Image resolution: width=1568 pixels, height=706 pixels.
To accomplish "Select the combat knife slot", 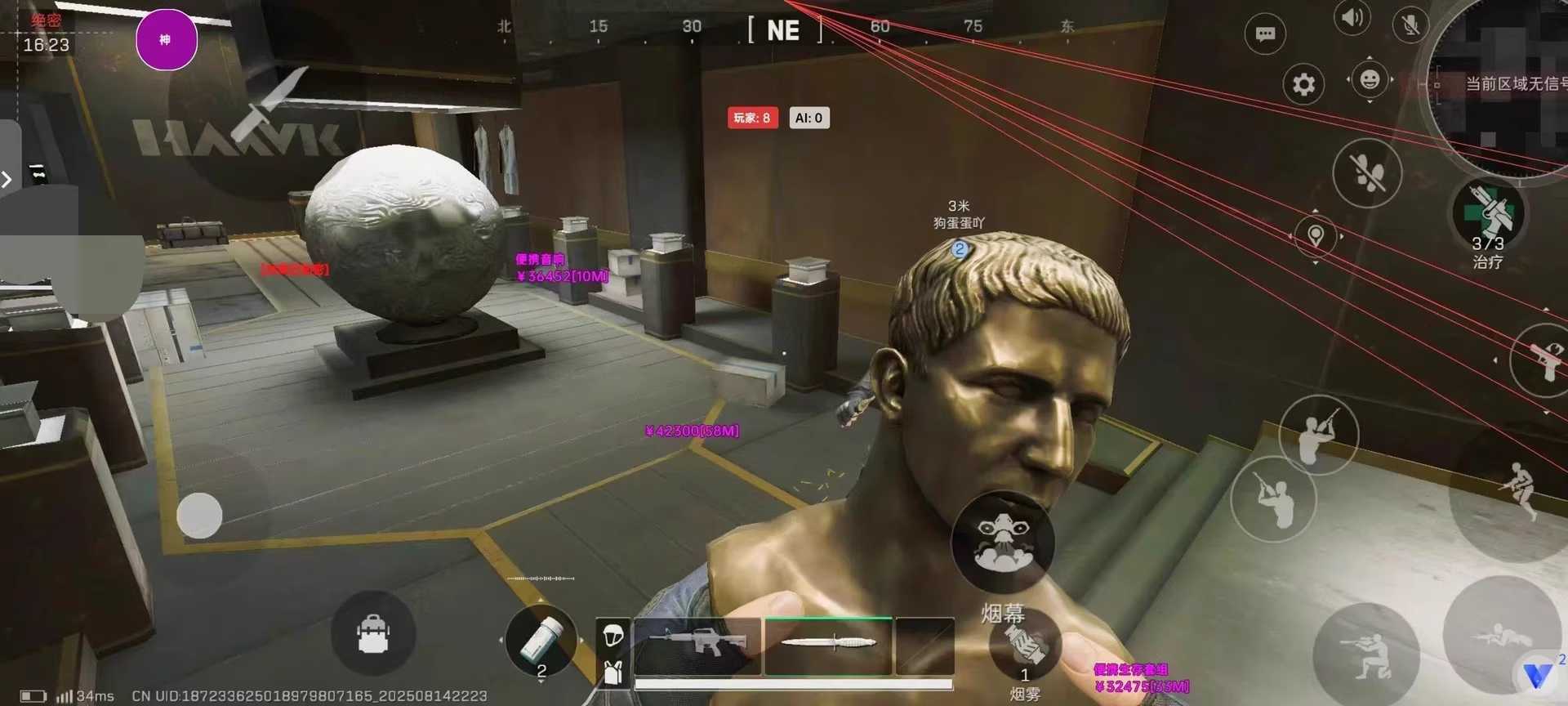I will (828, 645).
